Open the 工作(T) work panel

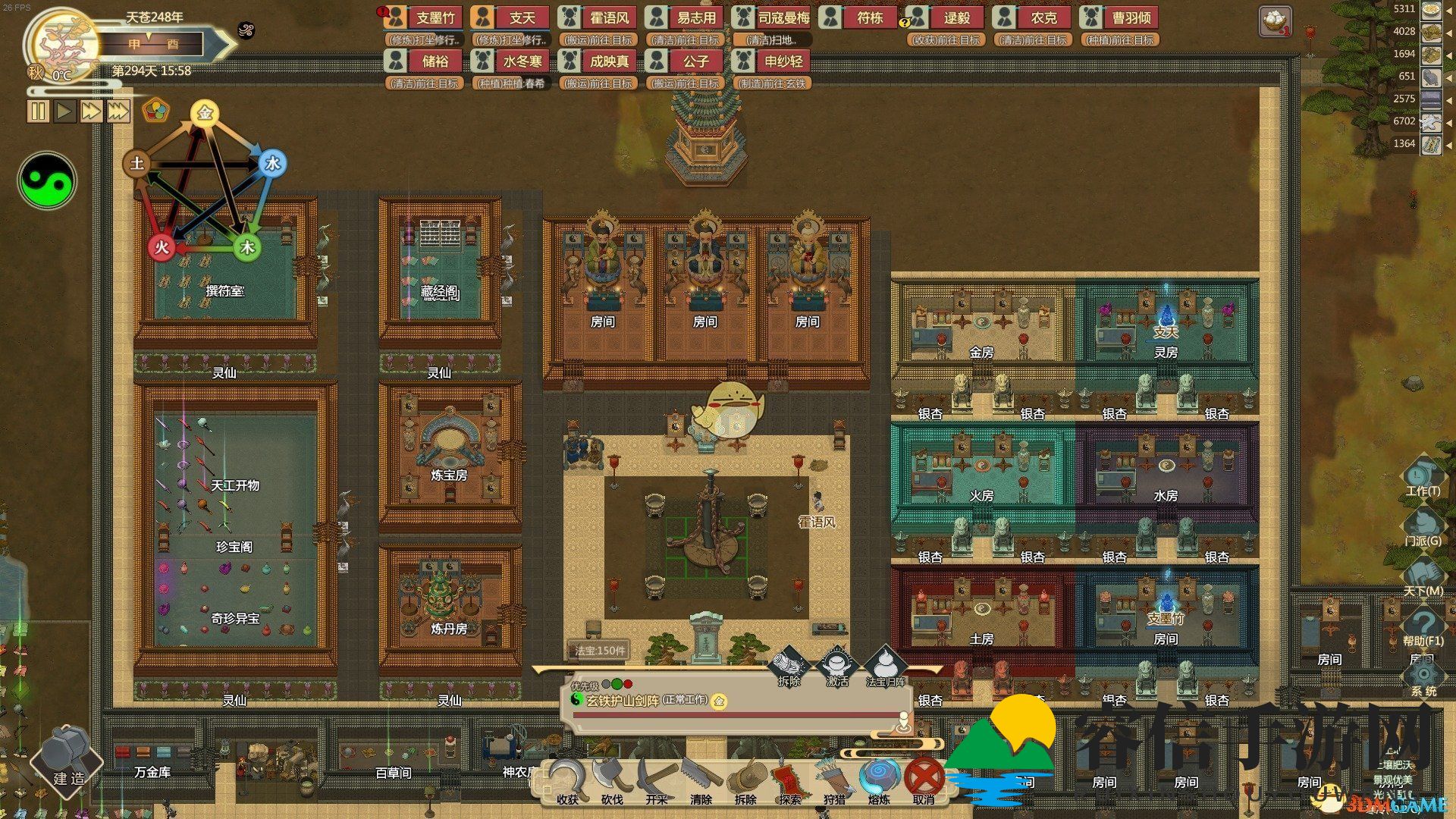tap(1422, 477)
